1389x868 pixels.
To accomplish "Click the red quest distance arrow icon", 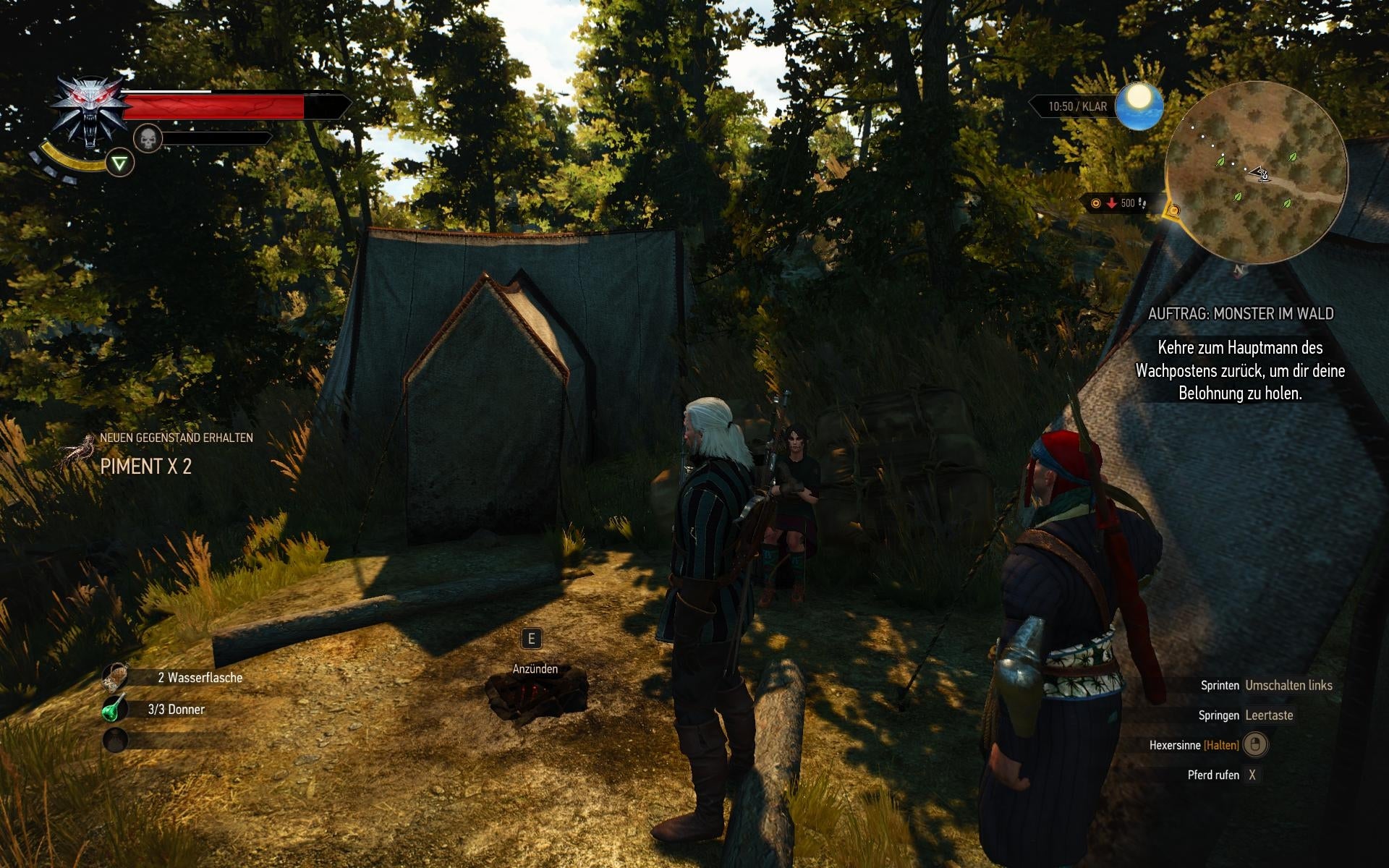I will click(x=1113, y=203).
